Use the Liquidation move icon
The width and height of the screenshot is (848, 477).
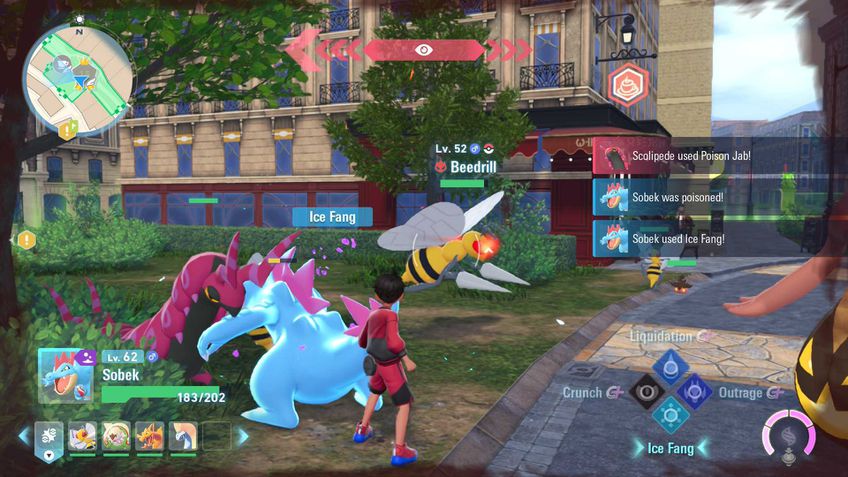click(x=670, y=364)
